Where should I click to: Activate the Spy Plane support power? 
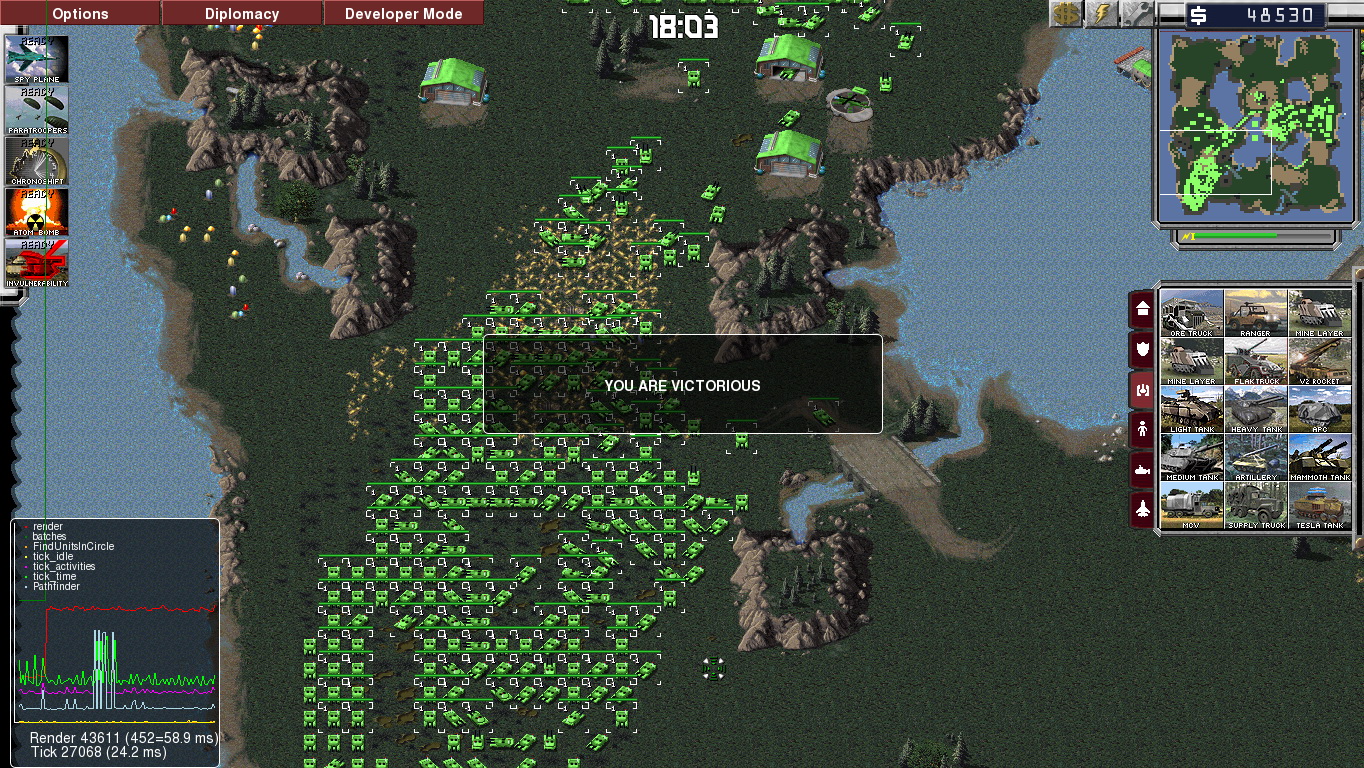click(x=37, y=60)
